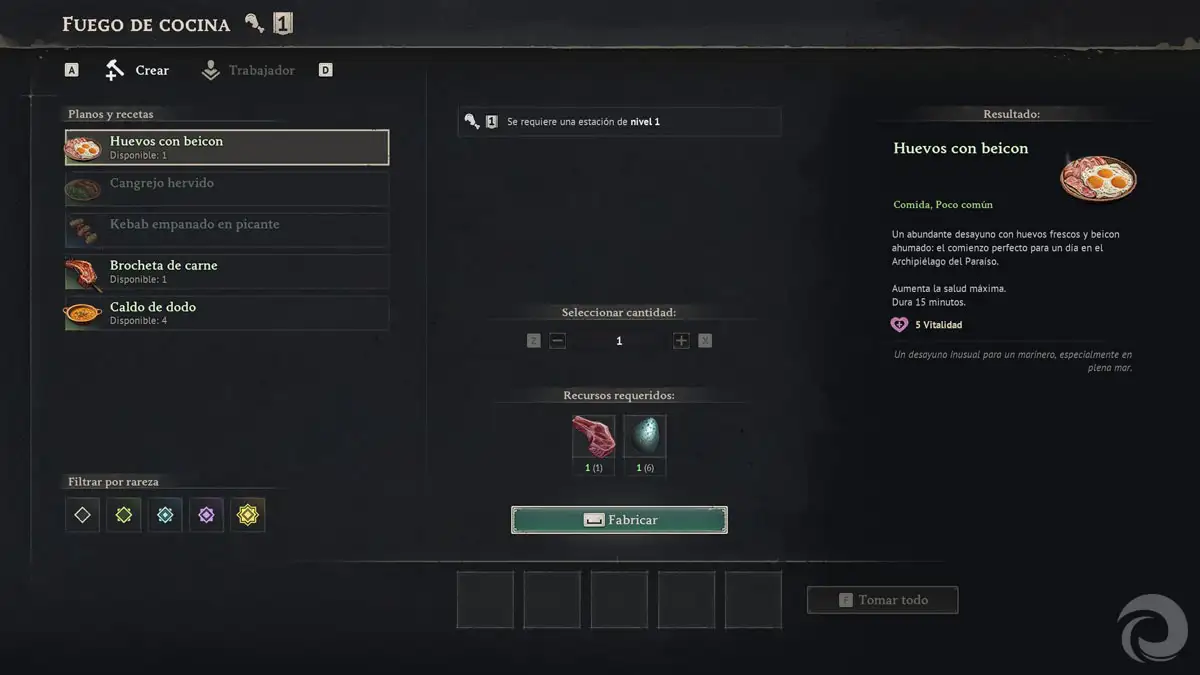
Task: Filter by gold legendary rarity
Action: pos(247,515)
